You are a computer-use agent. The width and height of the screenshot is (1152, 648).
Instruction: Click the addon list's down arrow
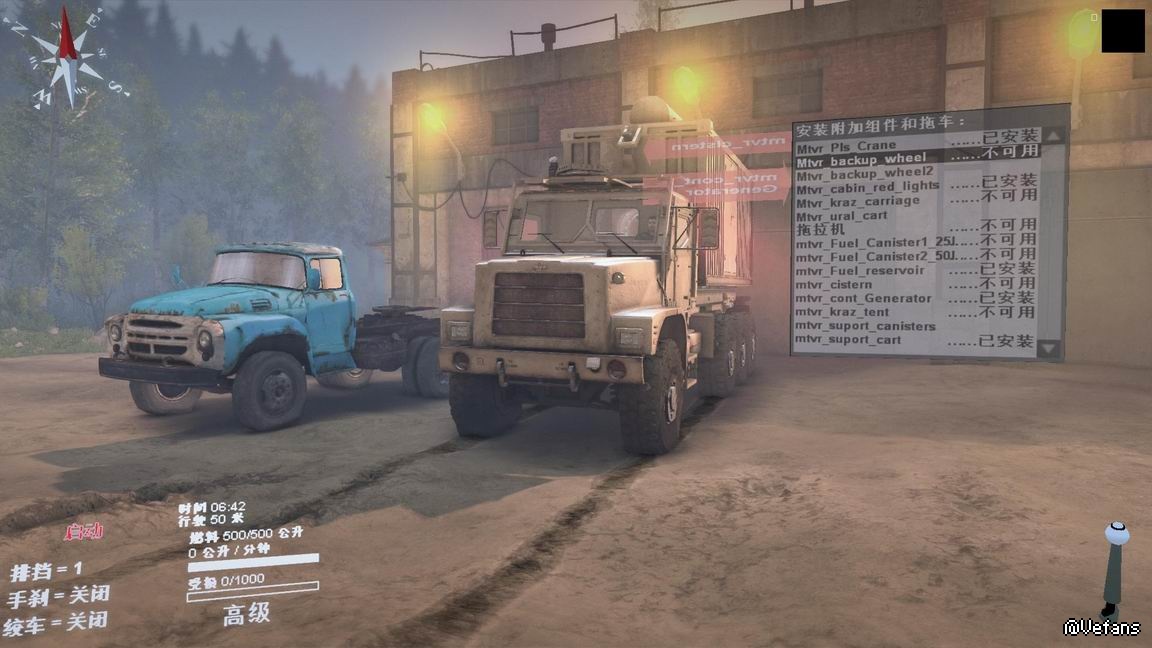pyautogui.click(x=1048, y=349)
